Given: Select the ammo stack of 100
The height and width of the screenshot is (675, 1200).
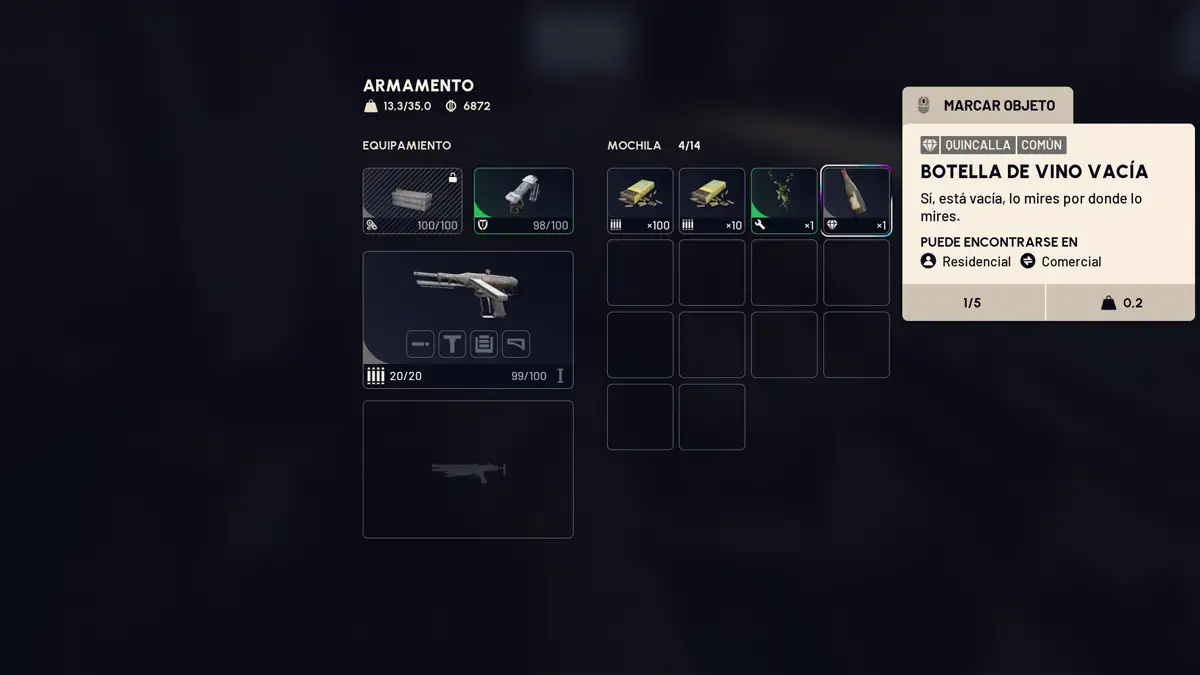Looking at the screenshot, I should tap(640, 201).
